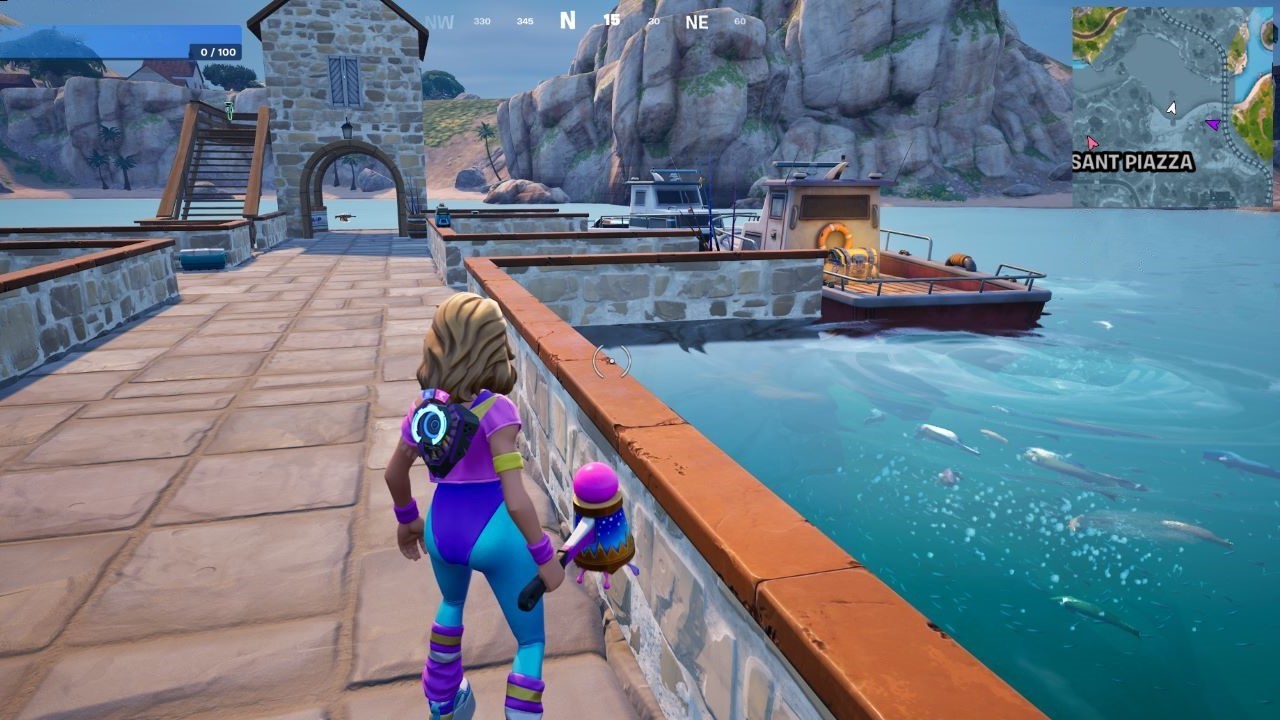Image resolution: width=1280 pixels, height=720 pixels.
Task: Click the pink teammate arrow on minimap
Action: [x=1092, y=142]
